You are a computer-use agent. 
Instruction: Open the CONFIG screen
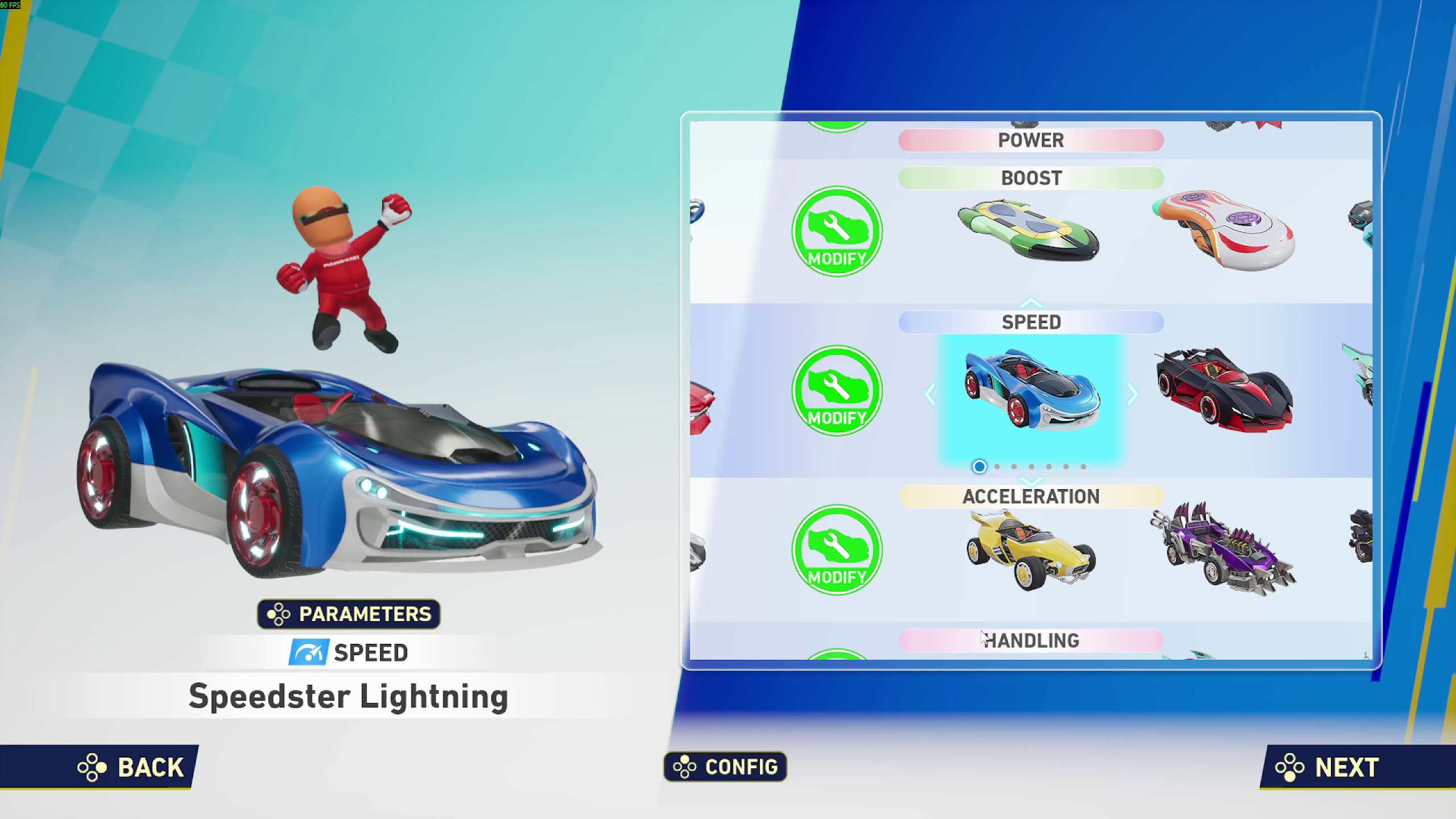tap(725, 767)
